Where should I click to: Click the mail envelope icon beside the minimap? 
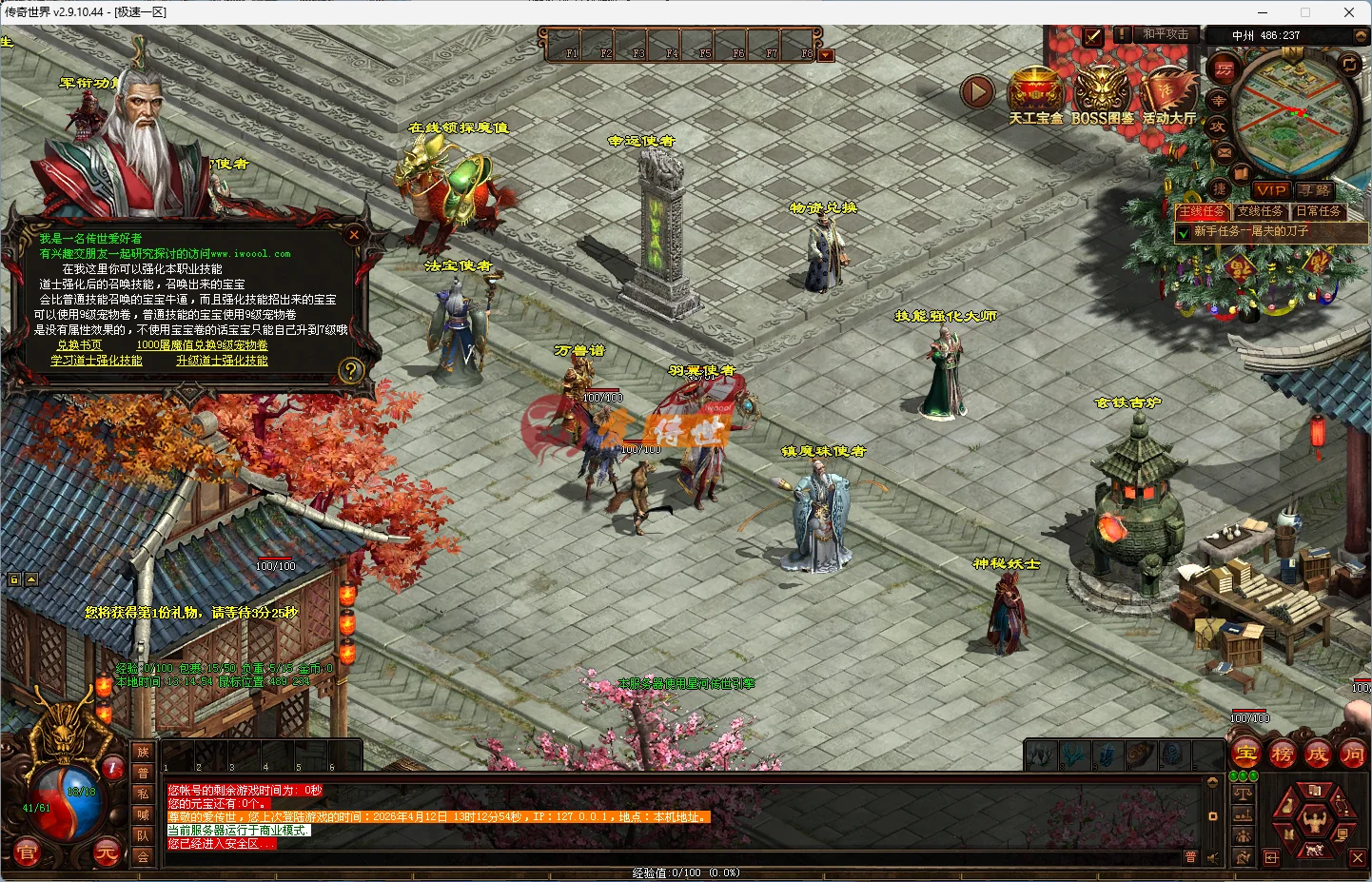click(1223, 151)
